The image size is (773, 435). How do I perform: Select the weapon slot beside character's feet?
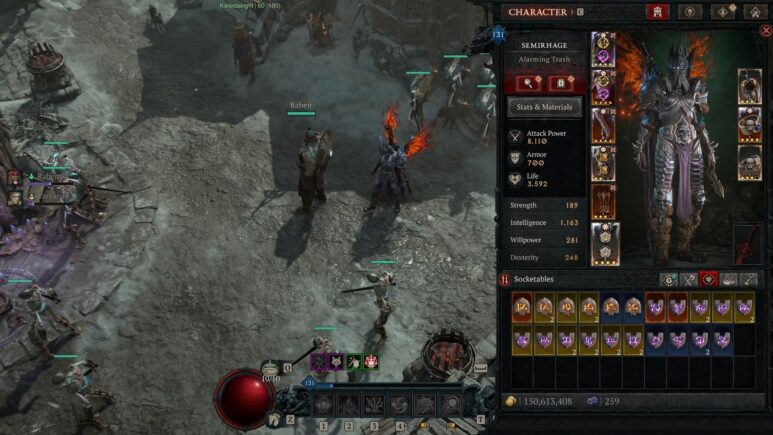click(x=749, y=243)
